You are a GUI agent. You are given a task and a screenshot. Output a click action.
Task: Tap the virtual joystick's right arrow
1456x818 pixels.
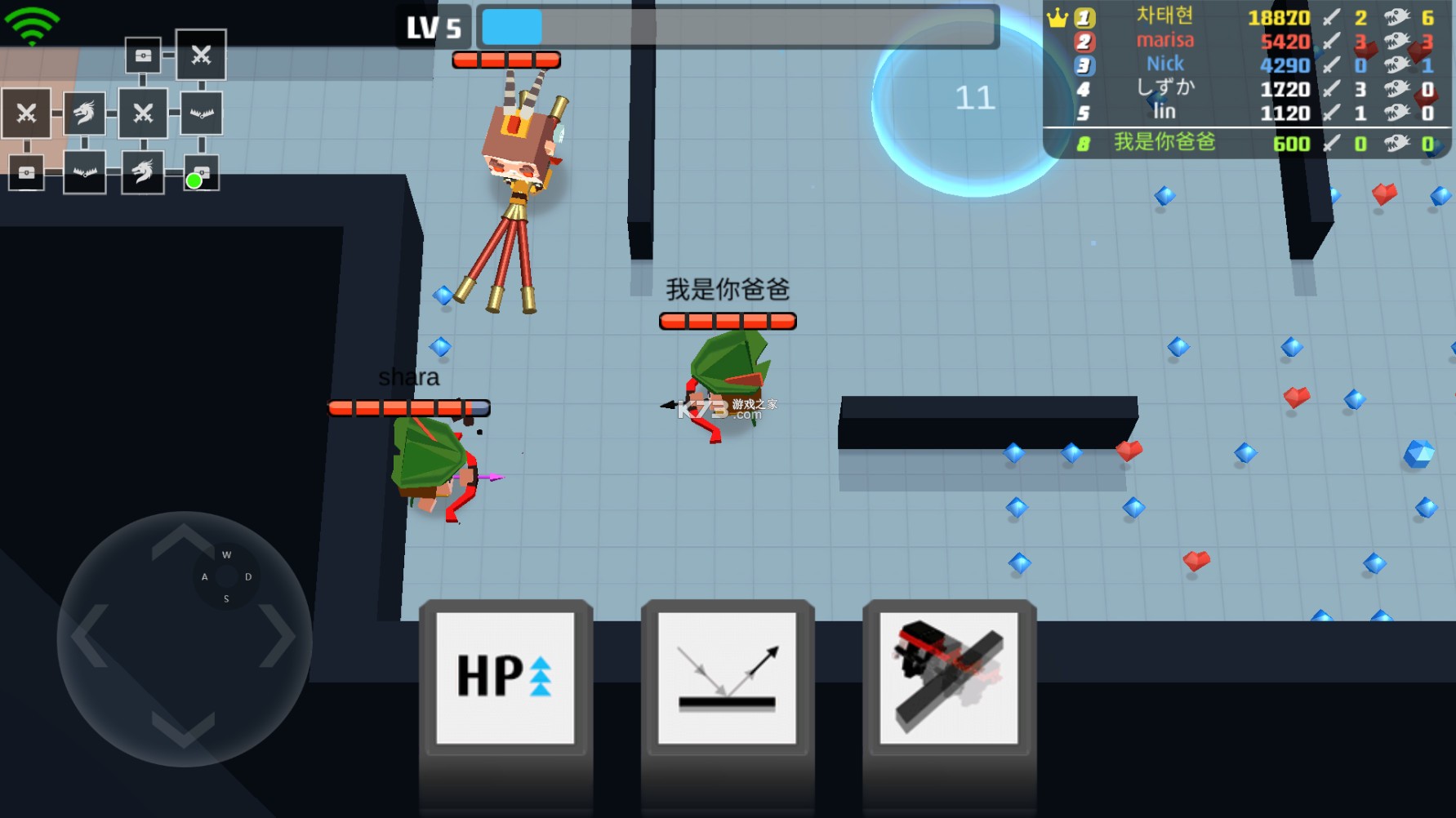pyautogui.click(x=278, y=636)
